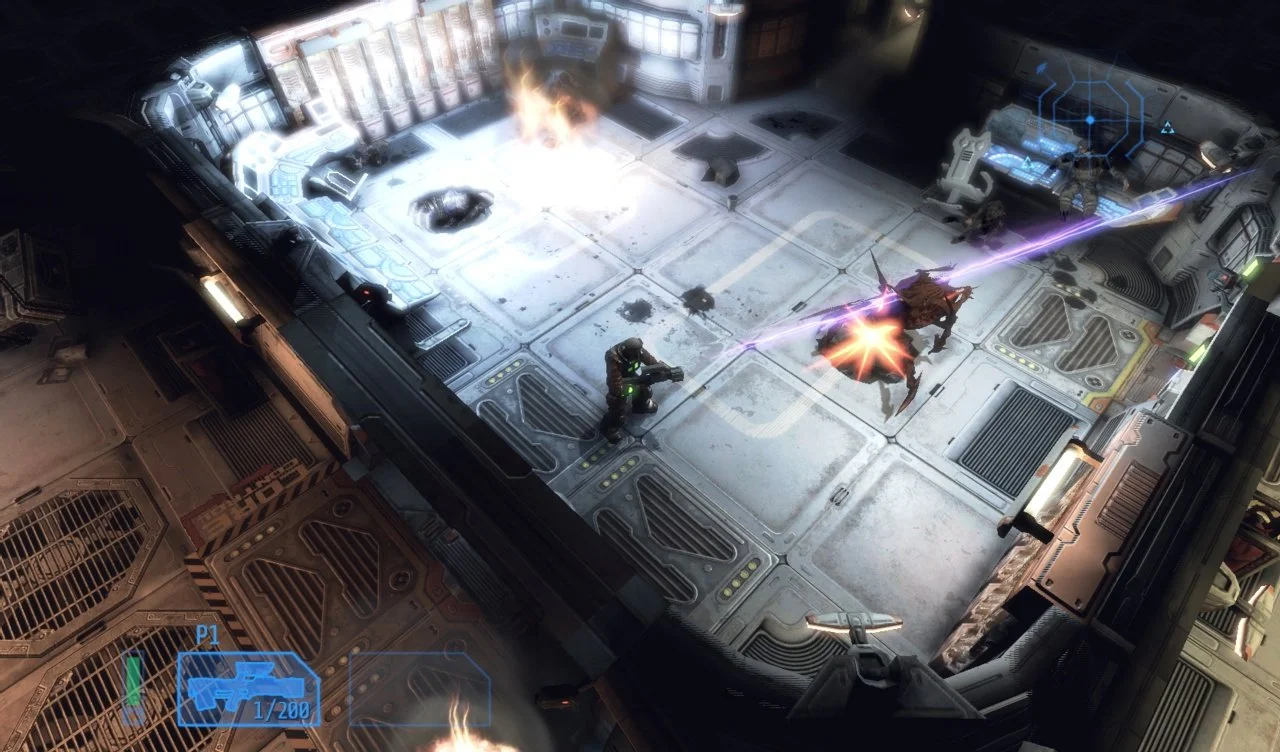This screenshot has width=1280, height=752.
Task: Click the triangular objective marker on the radar
Action: tap(1167, 125)
